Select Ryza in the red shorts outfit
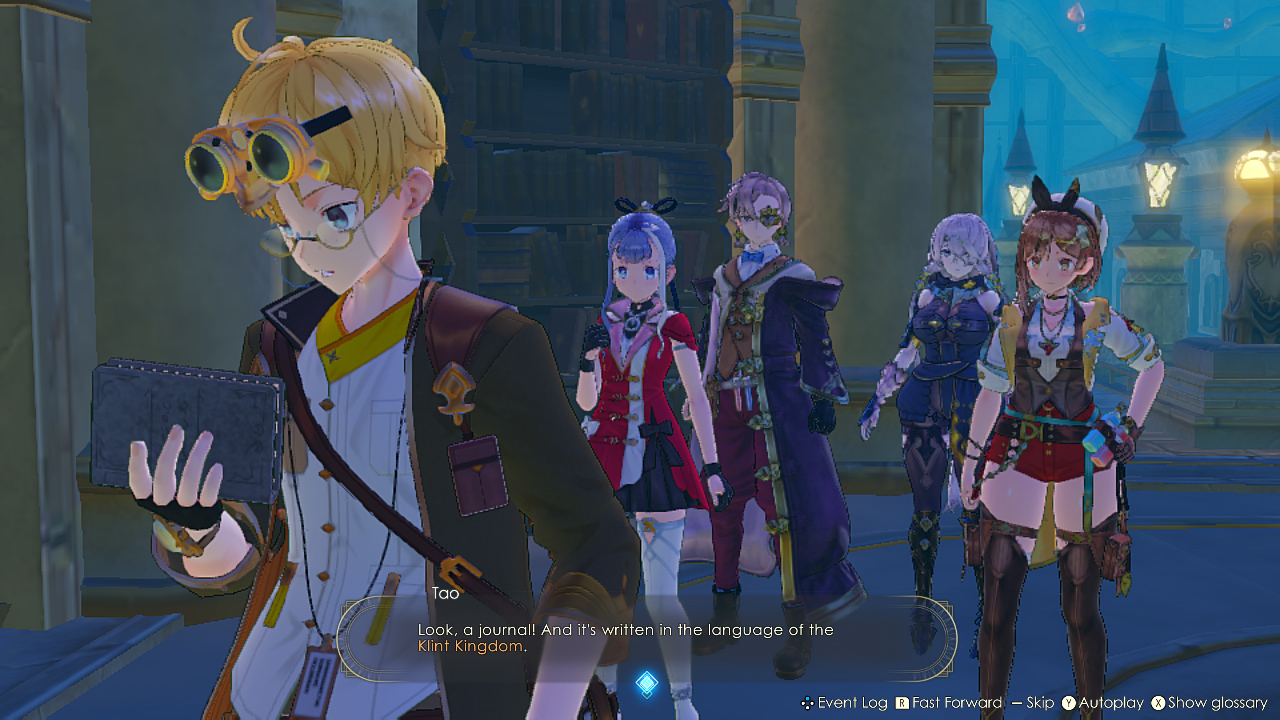The height and width of the screenshot is (720, 1280). pos(1050,400)
